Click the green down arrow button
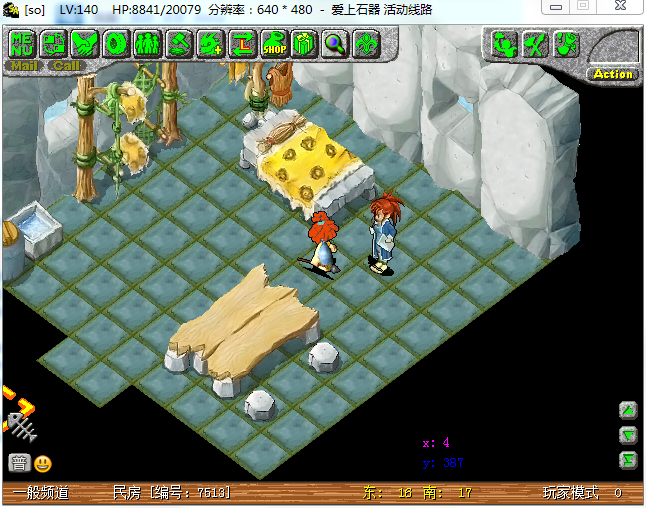This screenshot has height=508, width=646. click(628, 434)
